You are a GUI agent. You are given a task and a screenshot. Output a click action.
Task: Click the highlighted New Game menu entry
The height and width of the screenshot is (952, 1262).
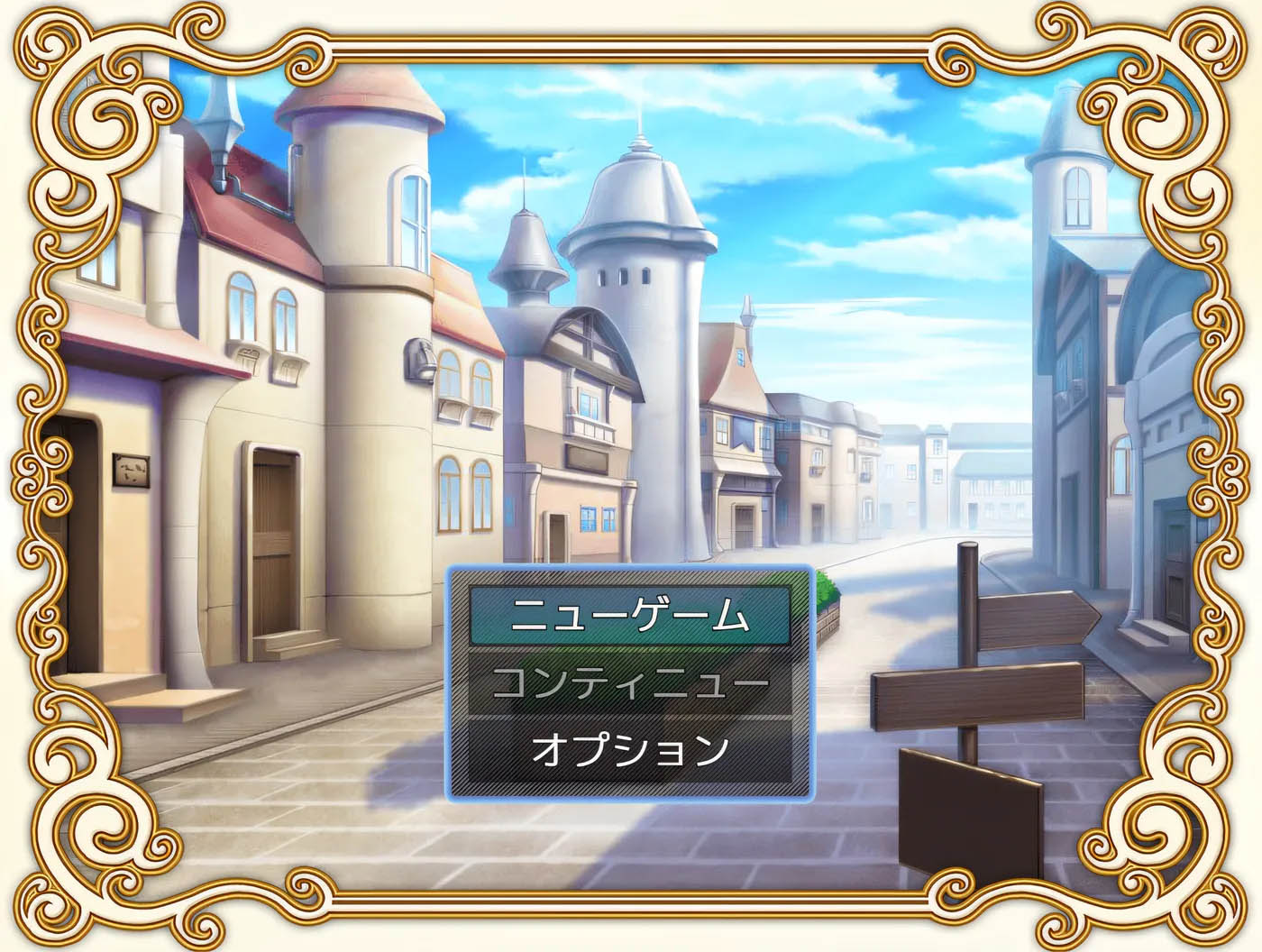point(631,614)
